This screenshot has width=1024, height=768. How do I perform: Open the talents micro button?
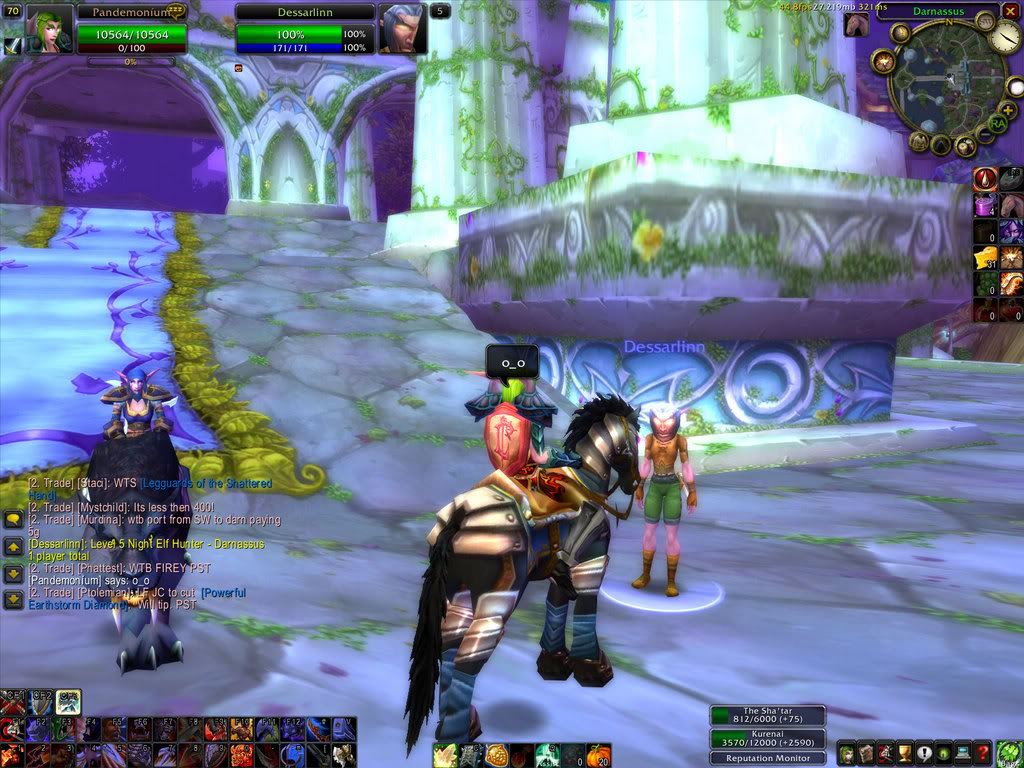pos(885,754)
